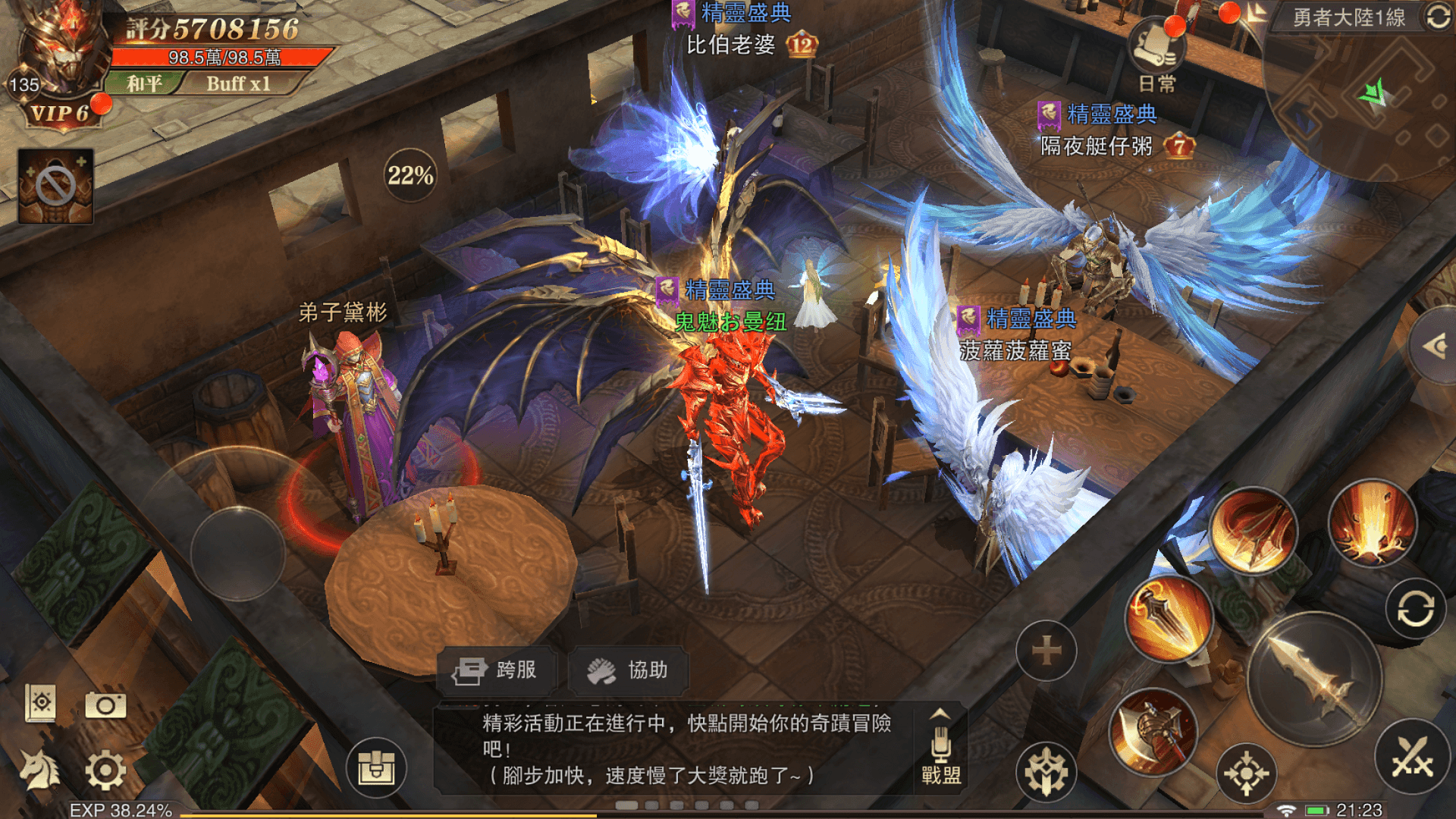
Task: Open the 協助 assist tab
Action: click(629, 670)
